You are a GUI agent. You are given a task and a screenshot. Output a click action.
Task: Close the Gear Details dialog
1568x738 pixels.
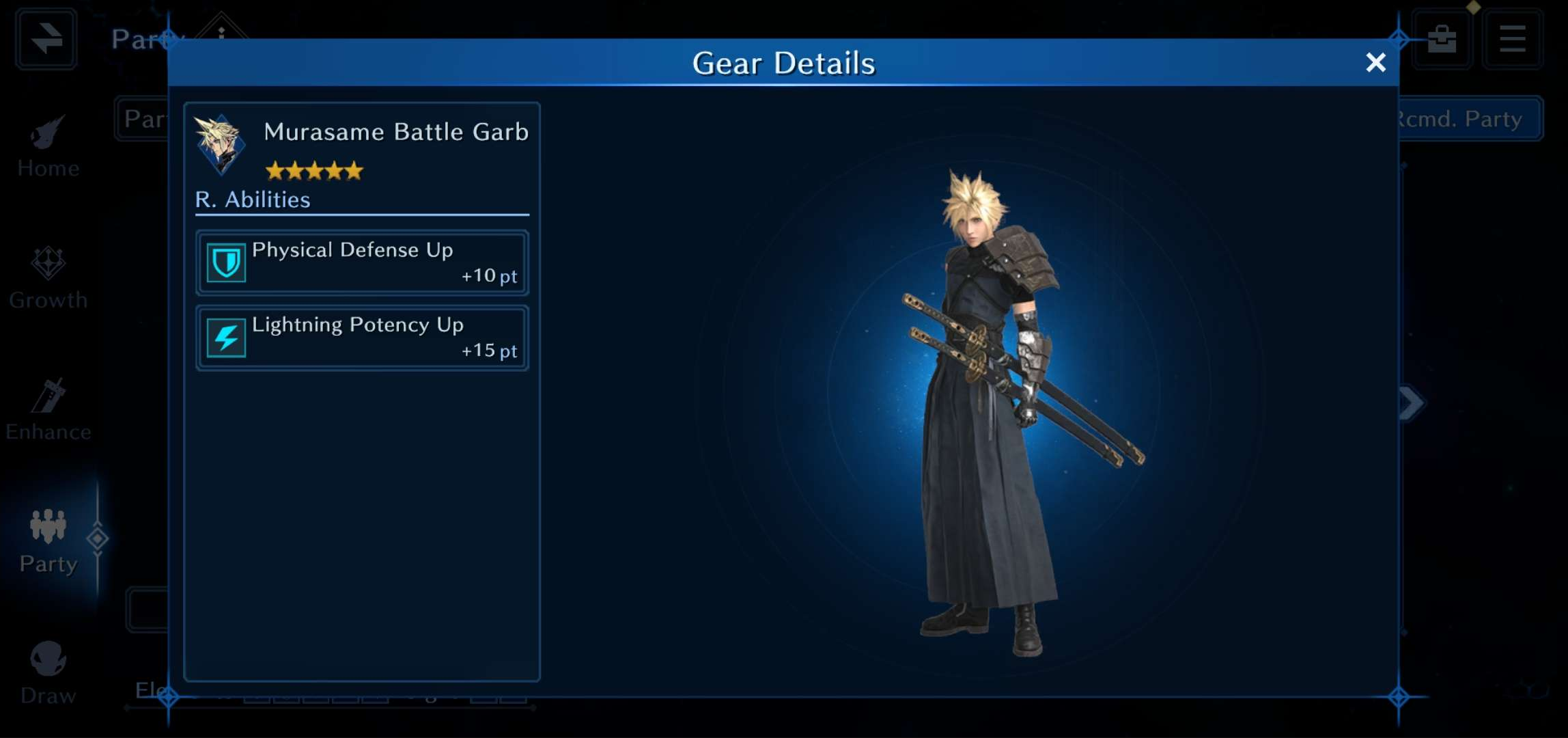click(x=1376, y=62)
